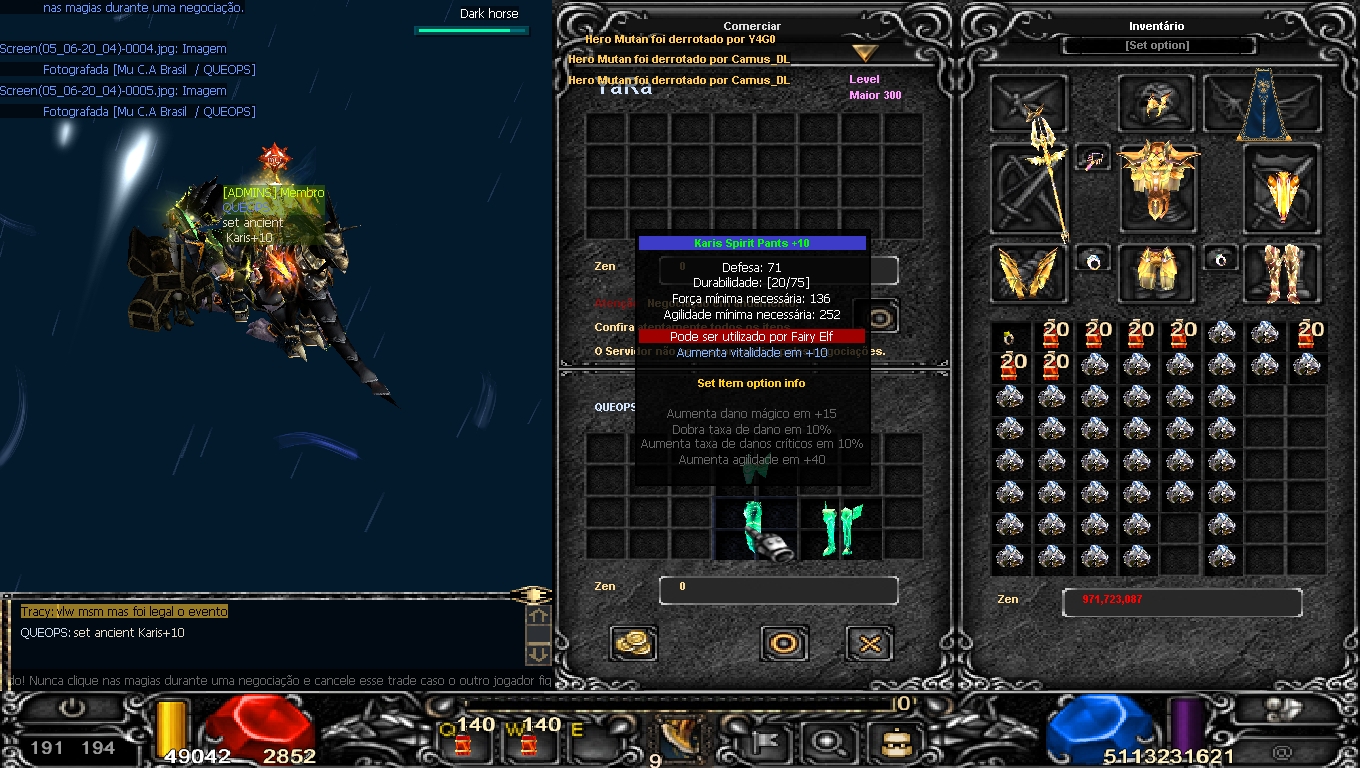Choose the equipped blue cape slot

[x=1264, y=105]
